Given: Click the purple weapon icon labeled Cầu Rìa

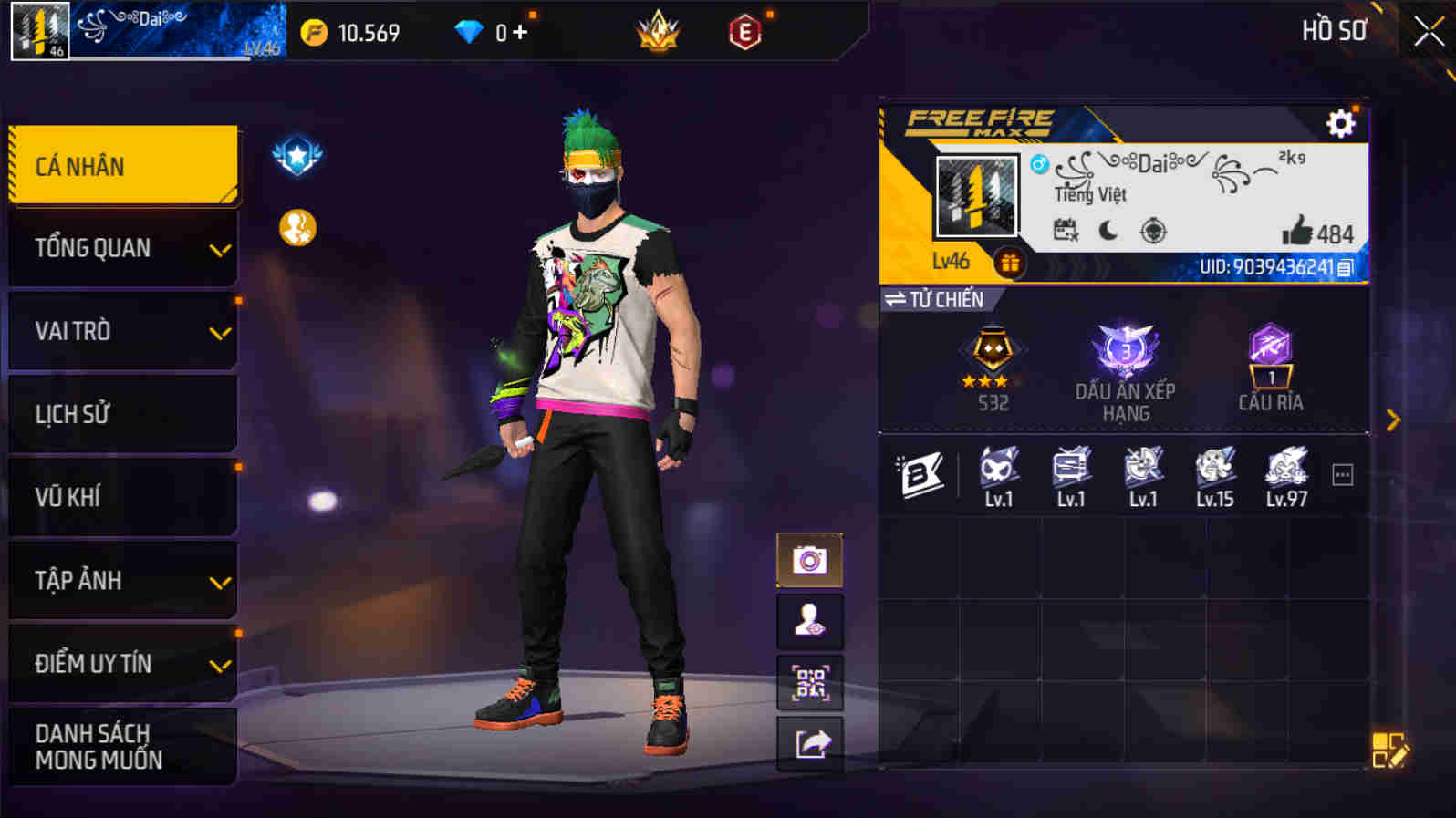Looking at the screenshot, I should click(1270, 356).
